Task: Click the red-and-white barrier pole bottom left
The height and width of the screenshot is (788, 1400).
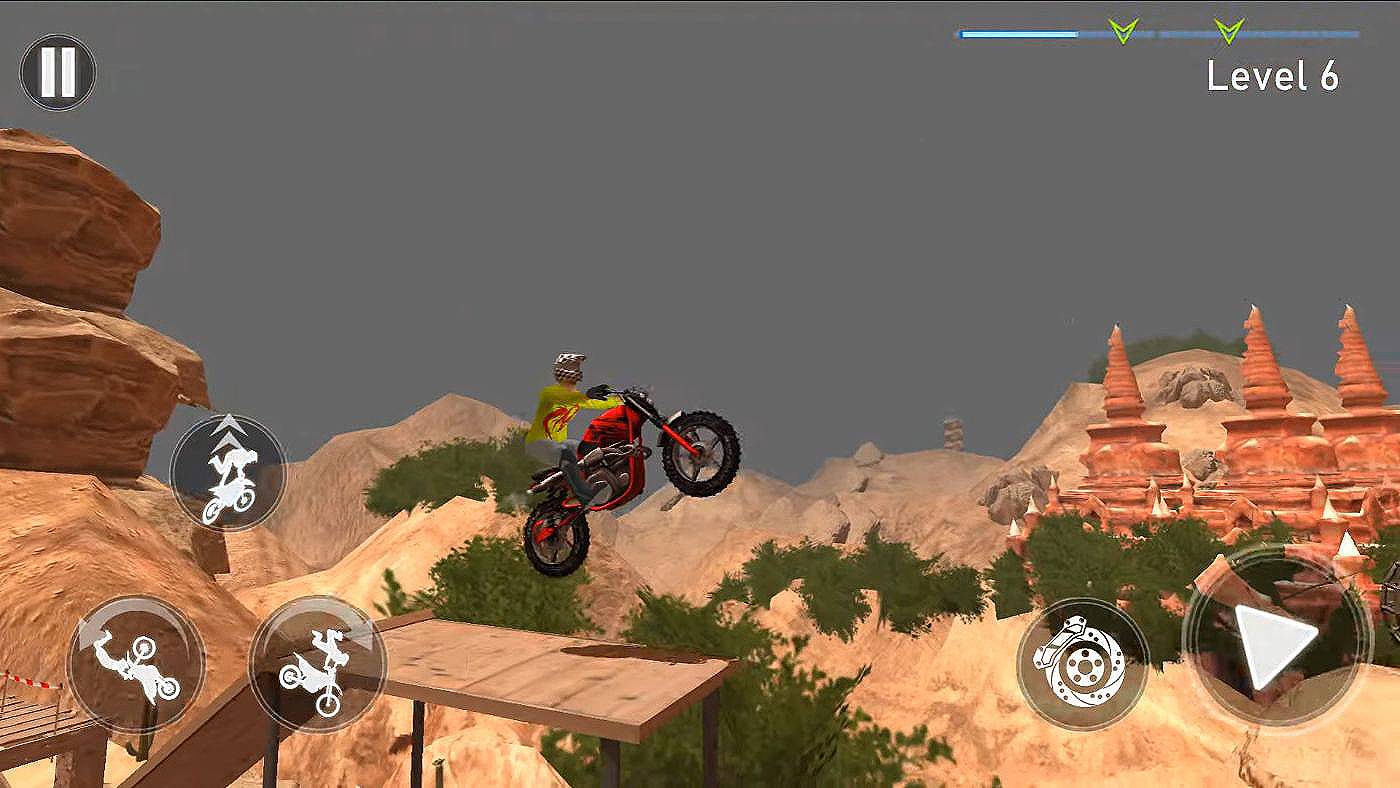Action: point(30,685)
